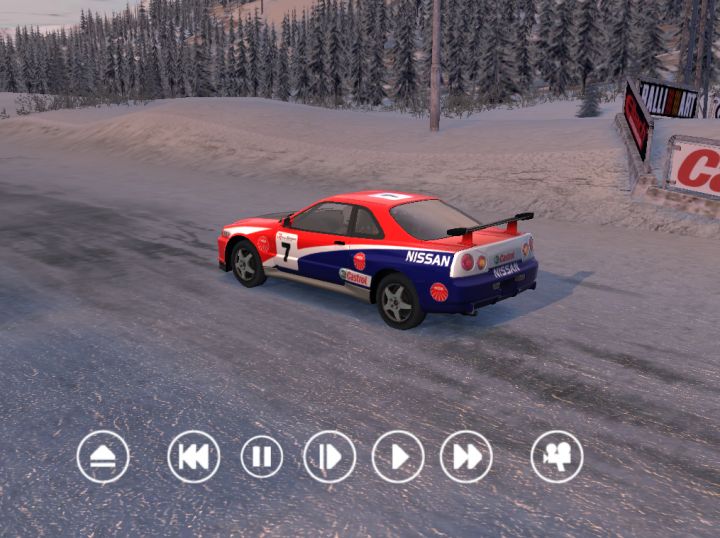Click the eject button to exit replay
The width and height of the screenshot is (720, 538).
click(x=103, y=457)
